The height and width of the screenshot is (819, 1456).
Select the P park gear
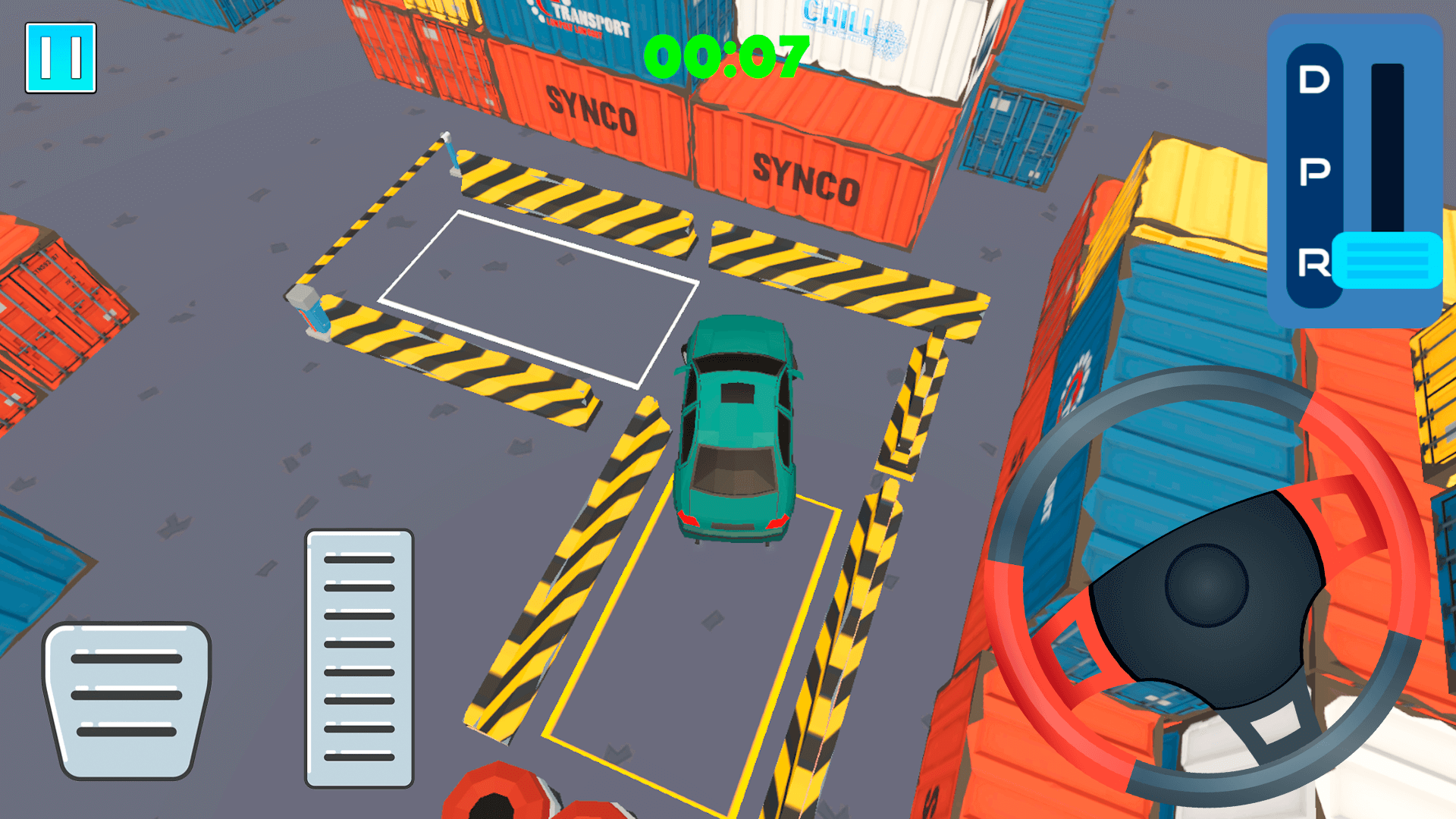pos(1313,172)
